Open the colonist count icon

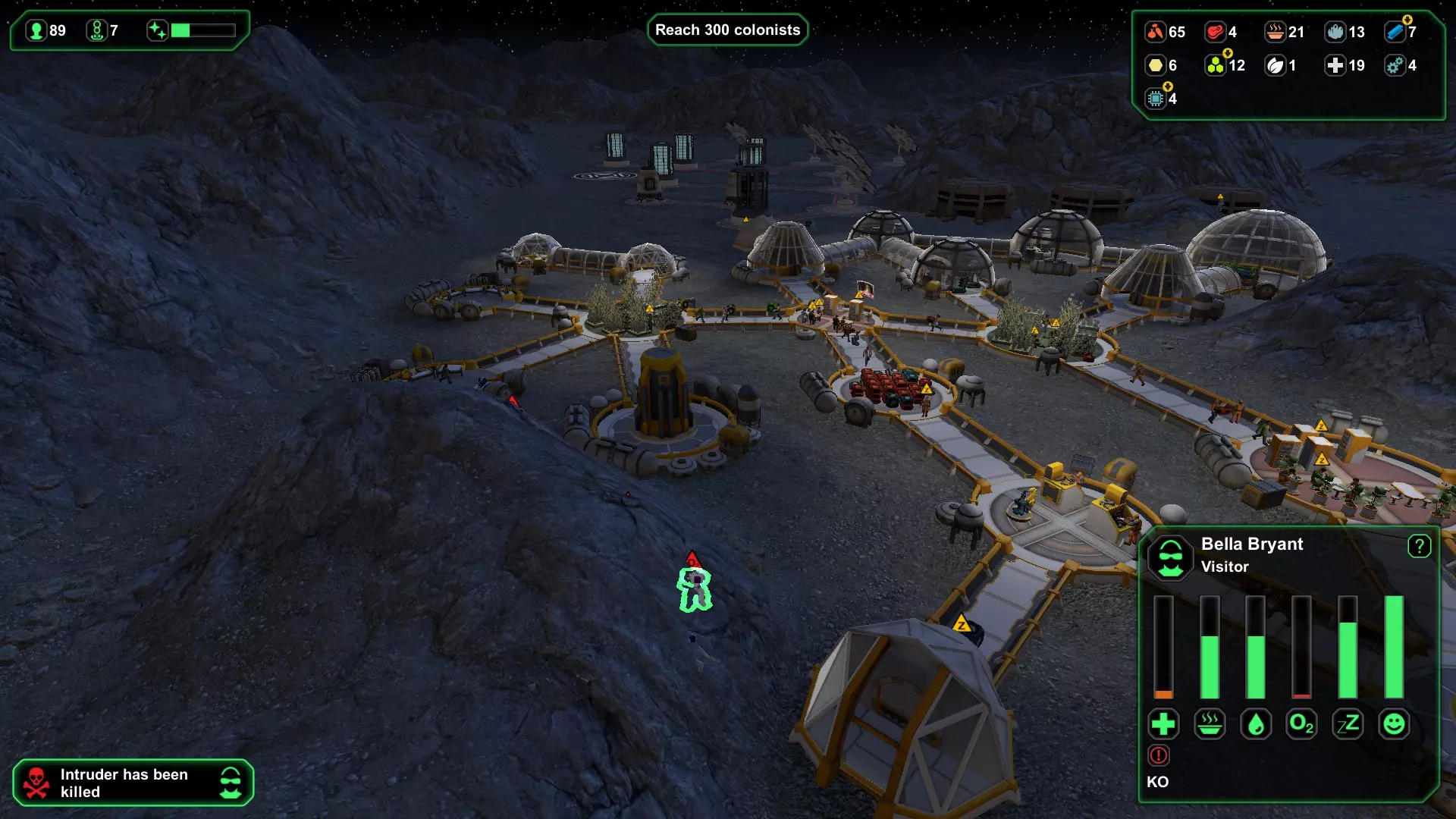pos(36,30)
